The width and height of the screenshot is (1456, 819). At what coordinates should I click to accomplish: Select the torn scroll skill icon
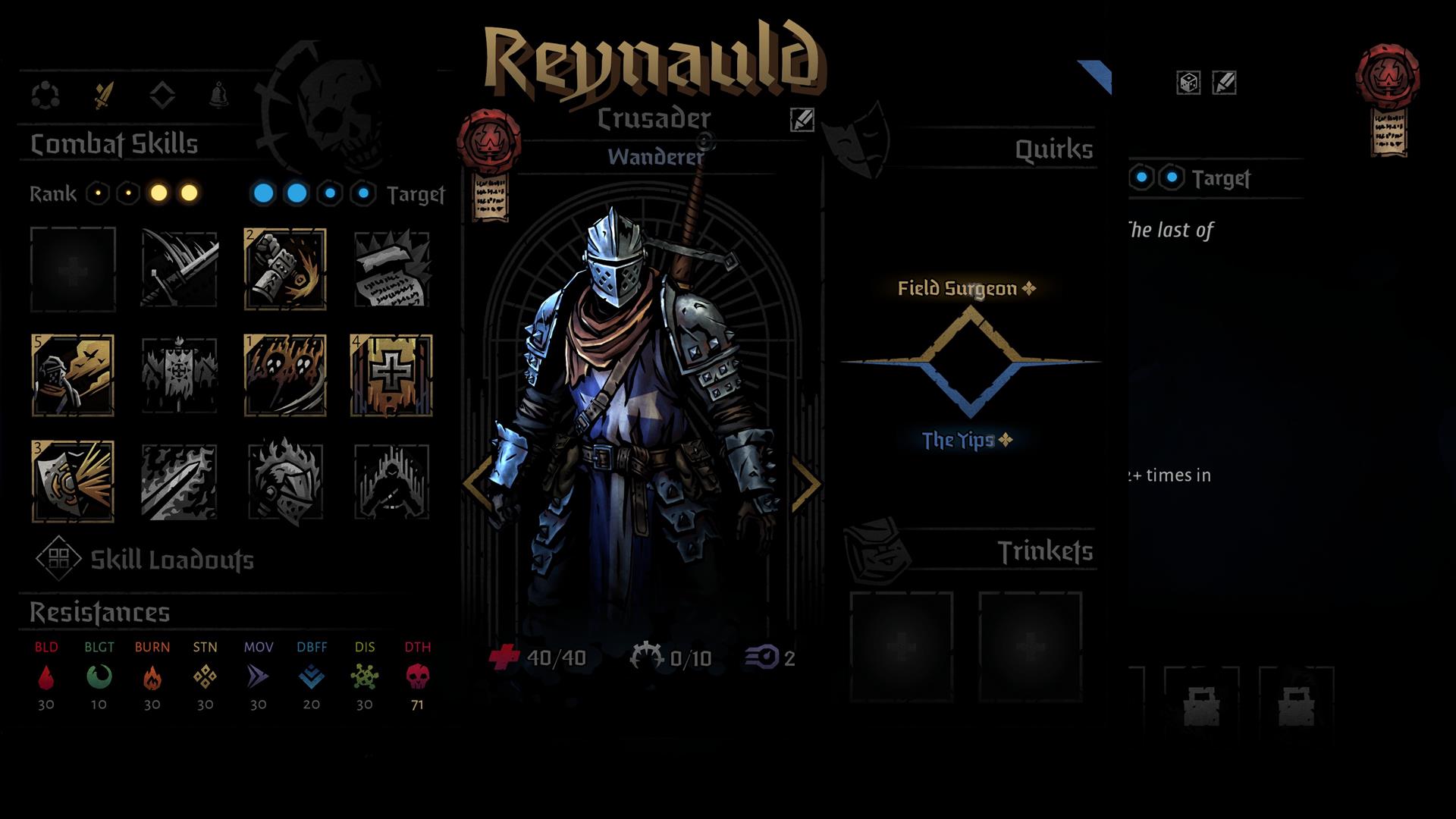click(391, 269)
